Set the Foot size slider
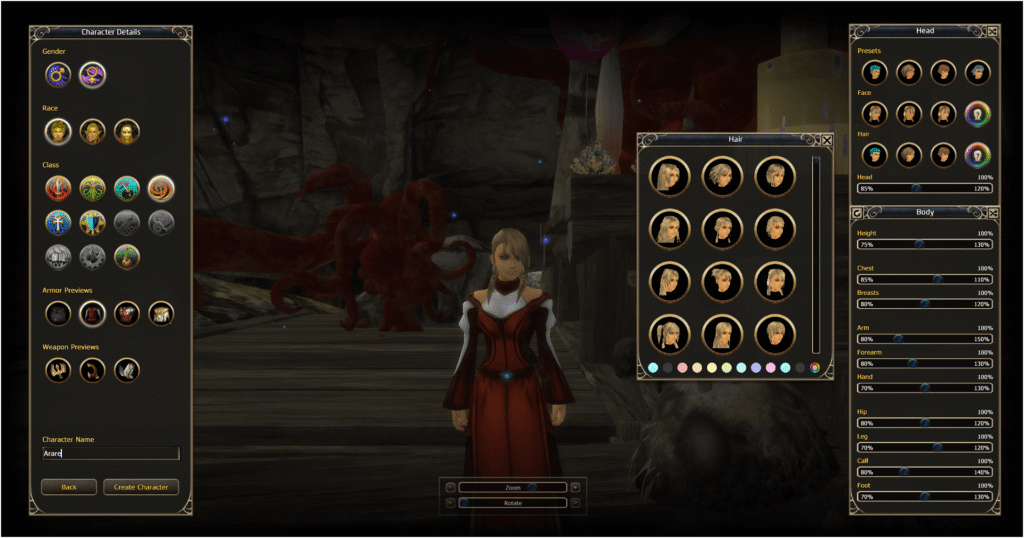The width and height of the screenshot is (1024, 538). point(924,496)
